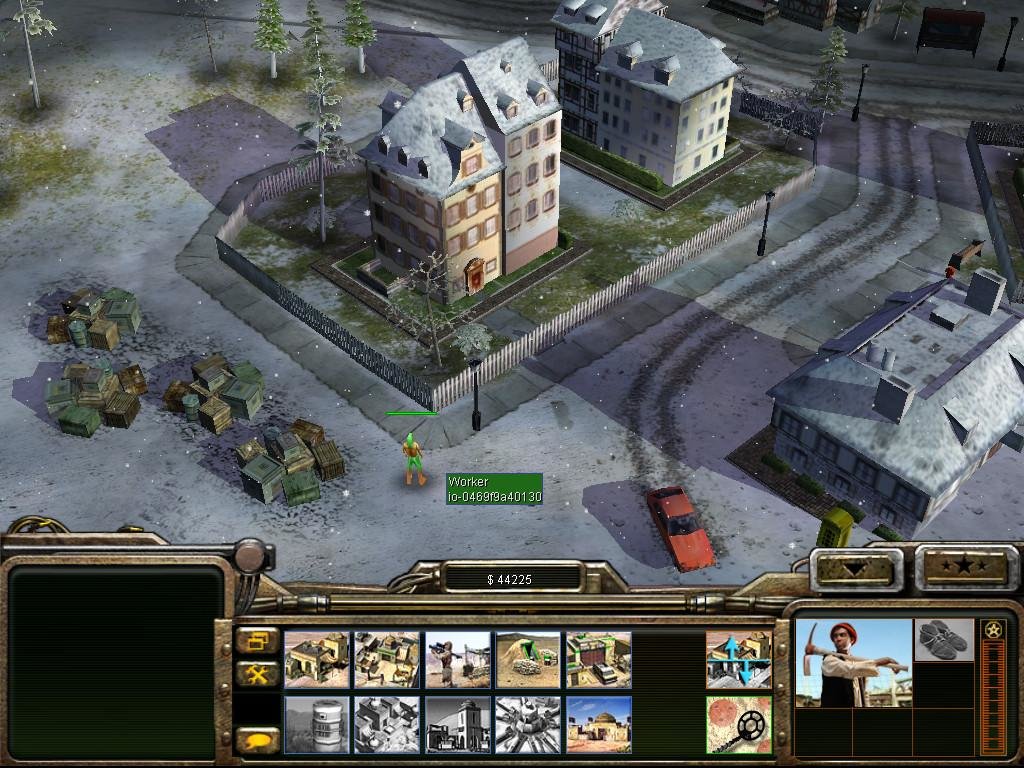Click the down-arrow control bar toggle
Screen dimensions: 1024x768
tap(855, 568)
